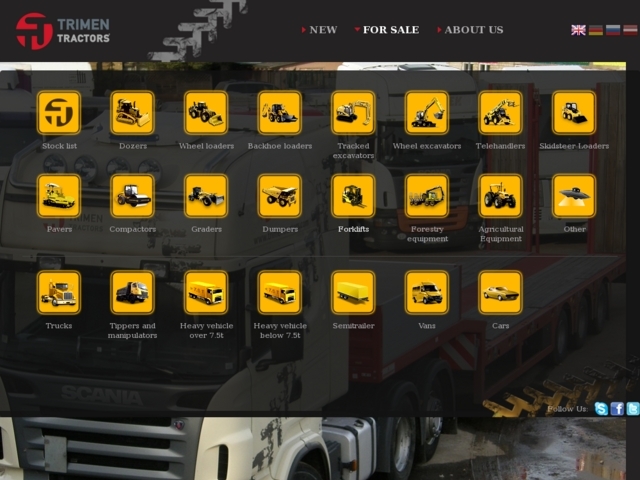Open the Compactors category
Image resolution: width=640 pixels, height=480 pixels.
click(133, 196)
